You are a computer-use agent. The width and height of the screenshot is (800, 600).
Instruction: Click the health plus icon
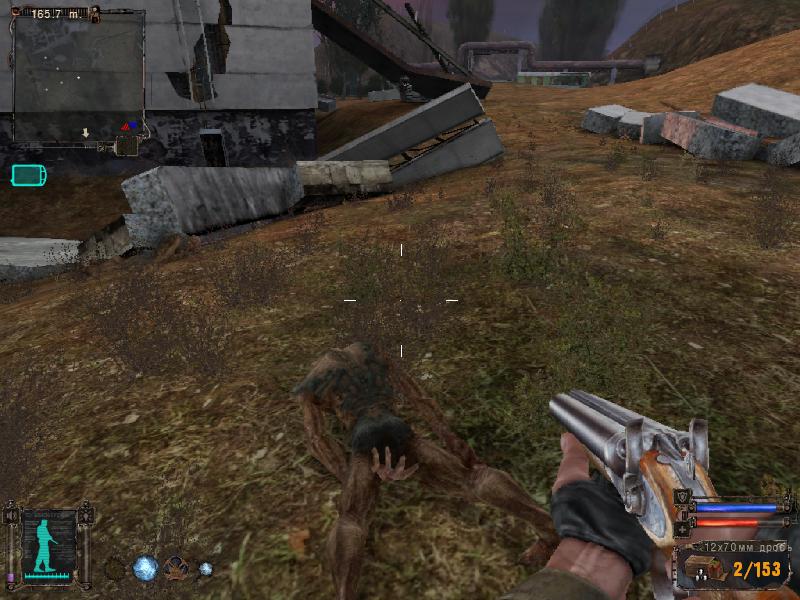point(683,526)
